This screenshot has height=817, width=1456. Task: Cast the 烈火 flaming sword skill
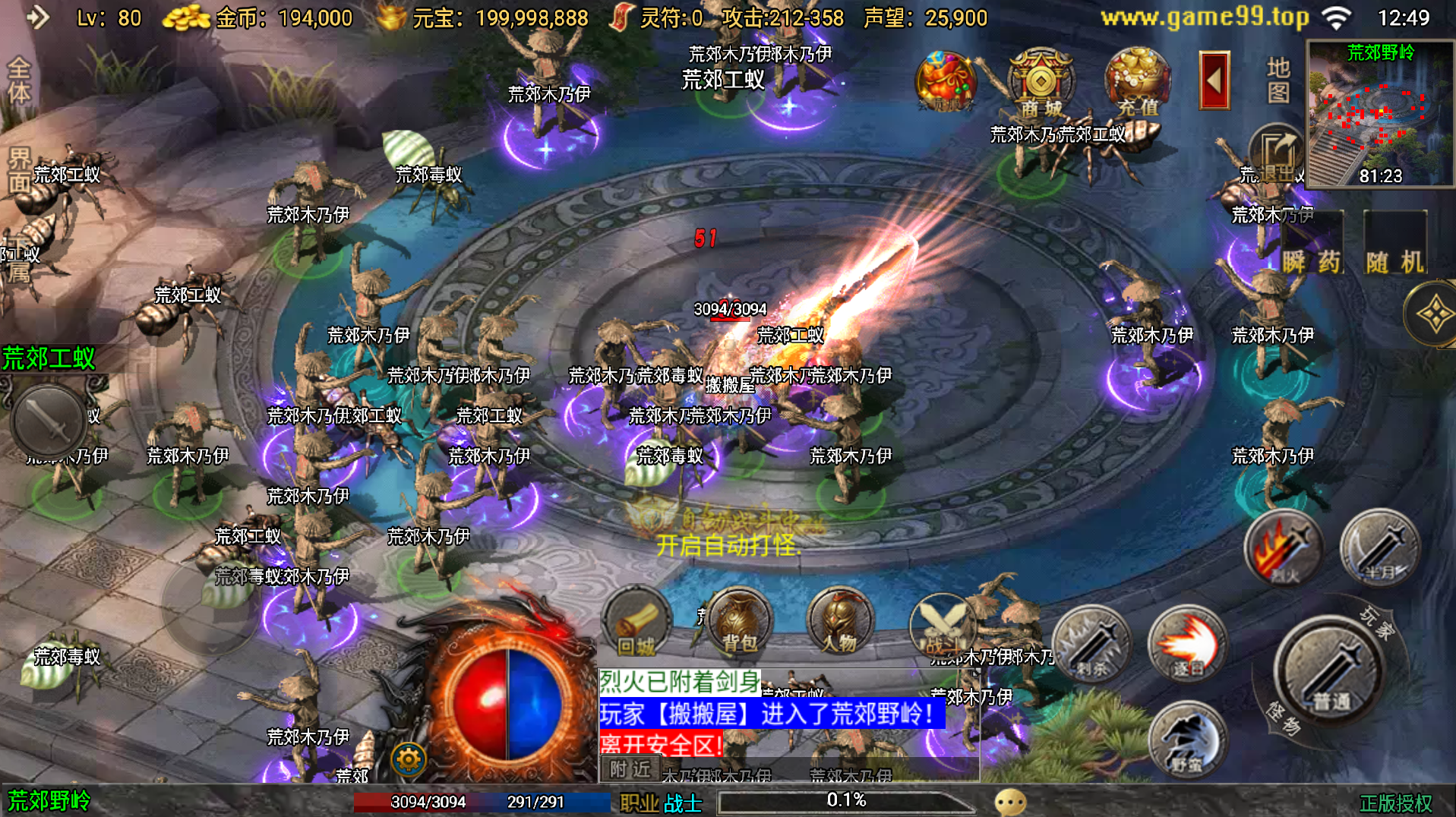[1283, 548]
